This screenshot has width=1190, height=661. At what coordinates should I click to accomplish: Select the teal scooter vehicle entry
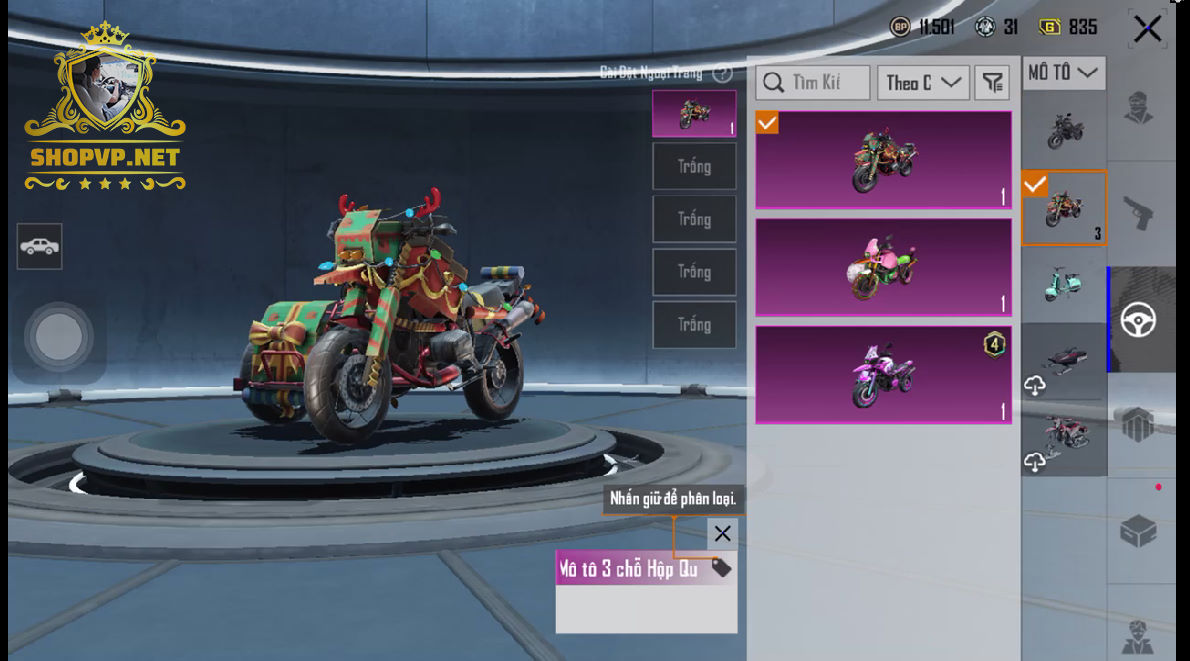(1064, 284)
